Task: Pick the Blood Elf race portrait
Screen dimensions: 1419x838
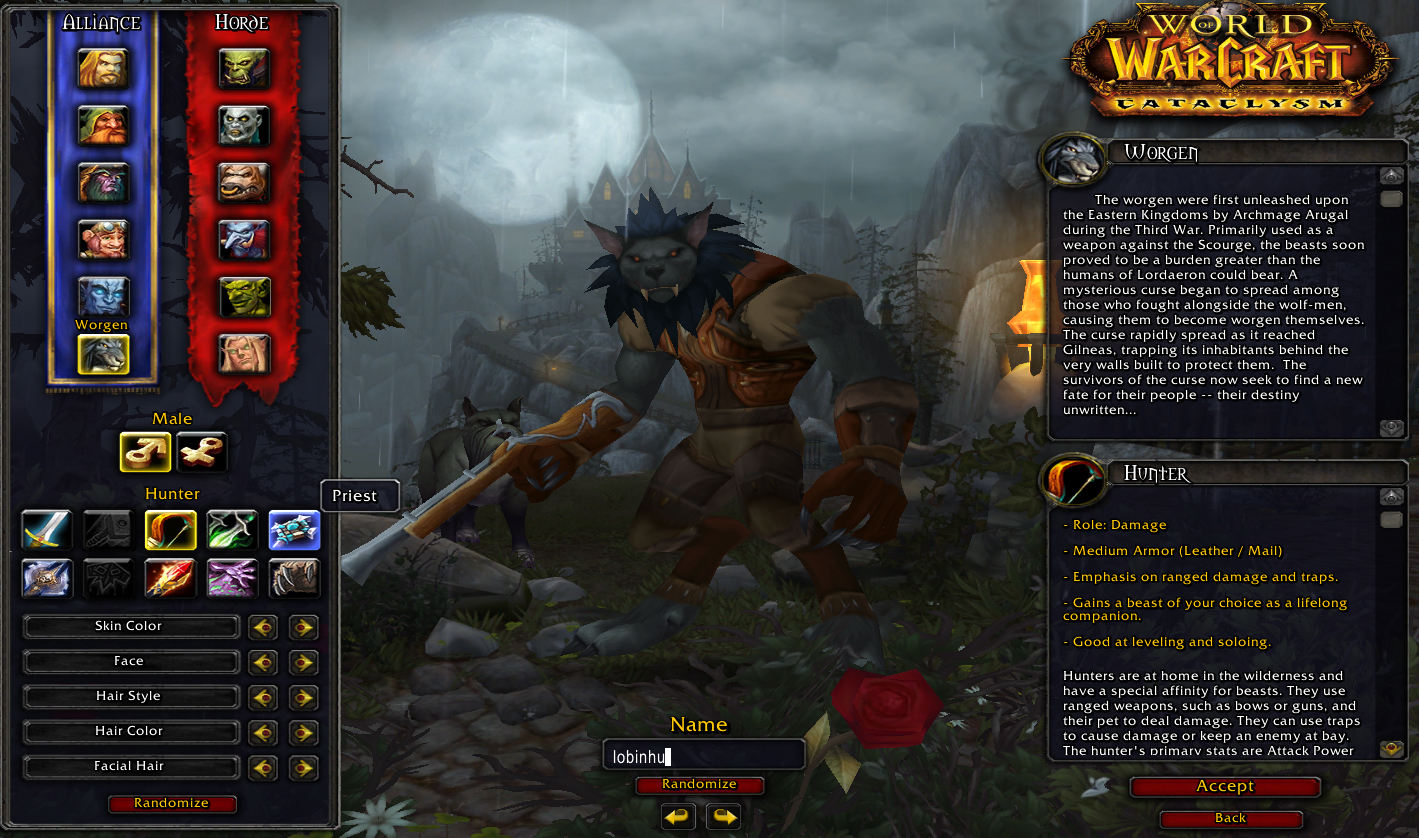Action: (x=244, y=354)
